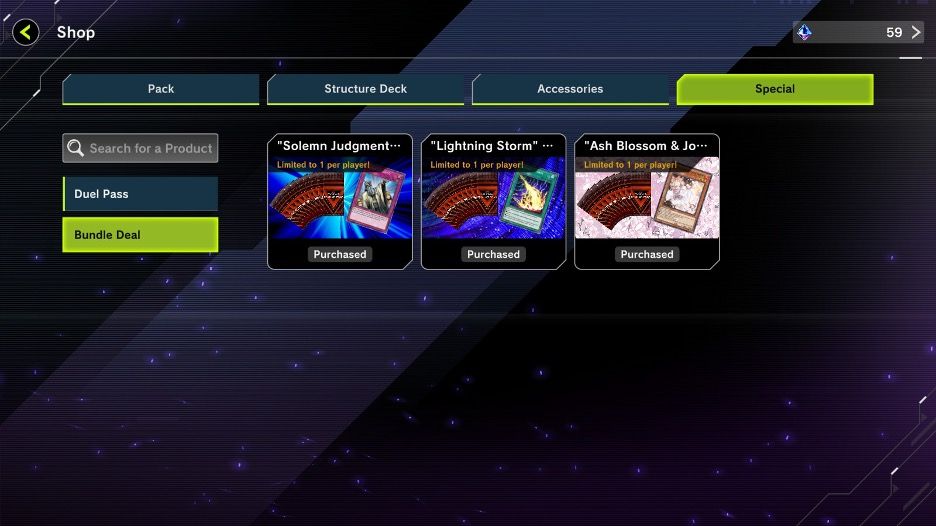Go back using the arrow button

26,32
